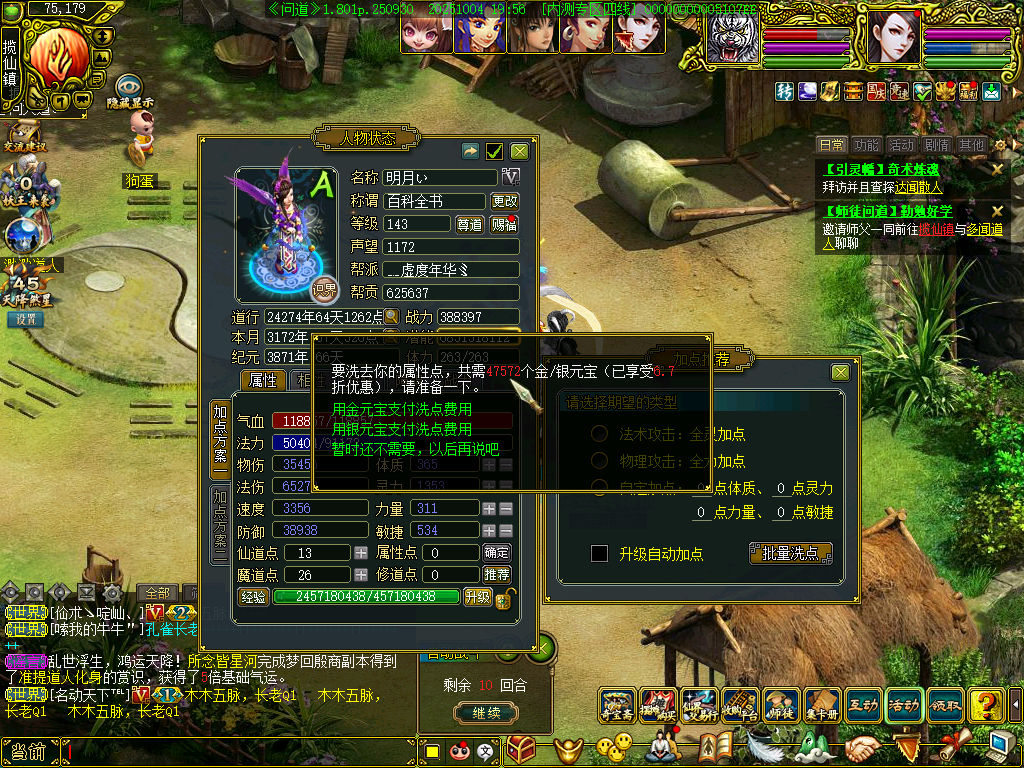Screen dimensions: 1024x768
Task: Click the 继续 continue button
Action: coord(486,713)
